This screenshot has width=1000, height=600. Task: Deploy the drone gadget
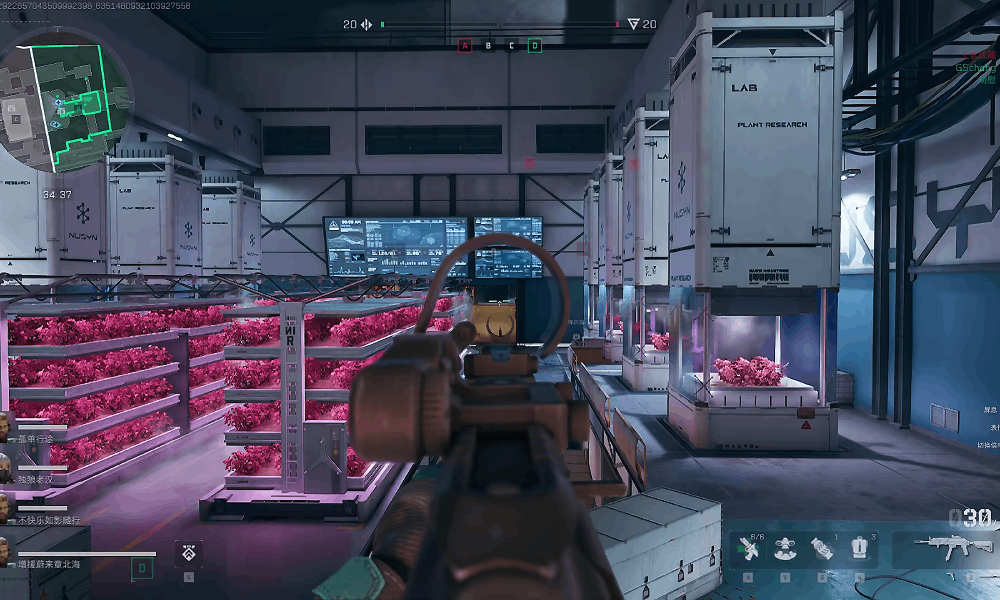(784, 549)
